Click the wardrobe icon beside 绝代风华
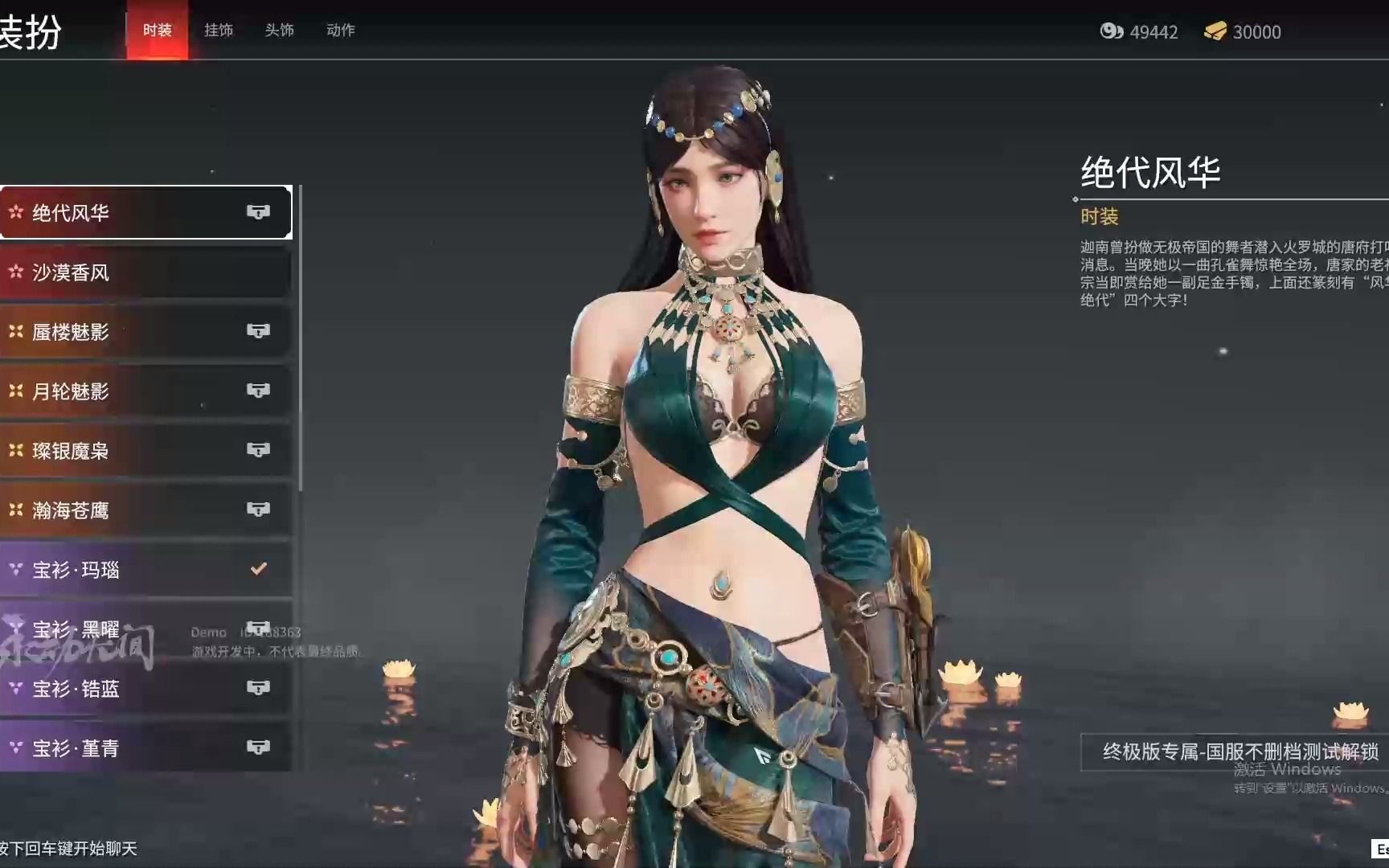 [258, 211]
